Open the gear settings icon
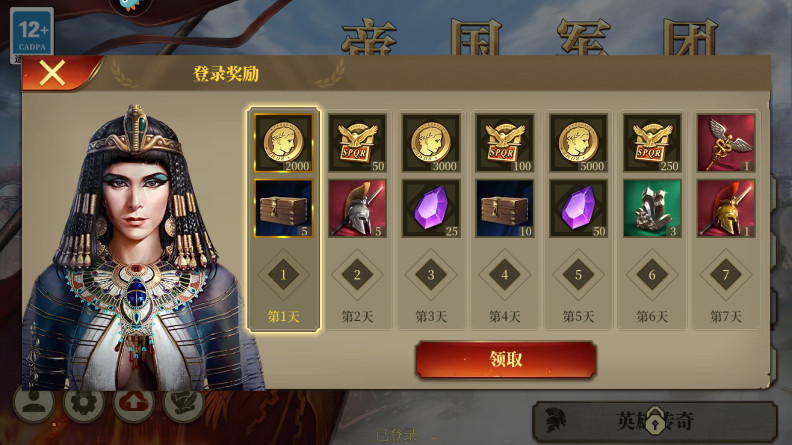This screenshot has height=445, width=792. pos(84,404)
